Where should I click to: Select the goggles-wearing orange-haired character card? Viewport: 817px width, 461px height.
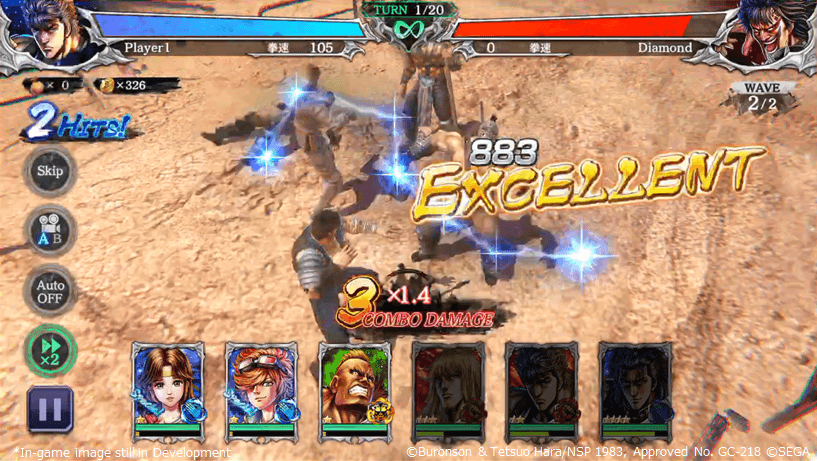point(261,391)
